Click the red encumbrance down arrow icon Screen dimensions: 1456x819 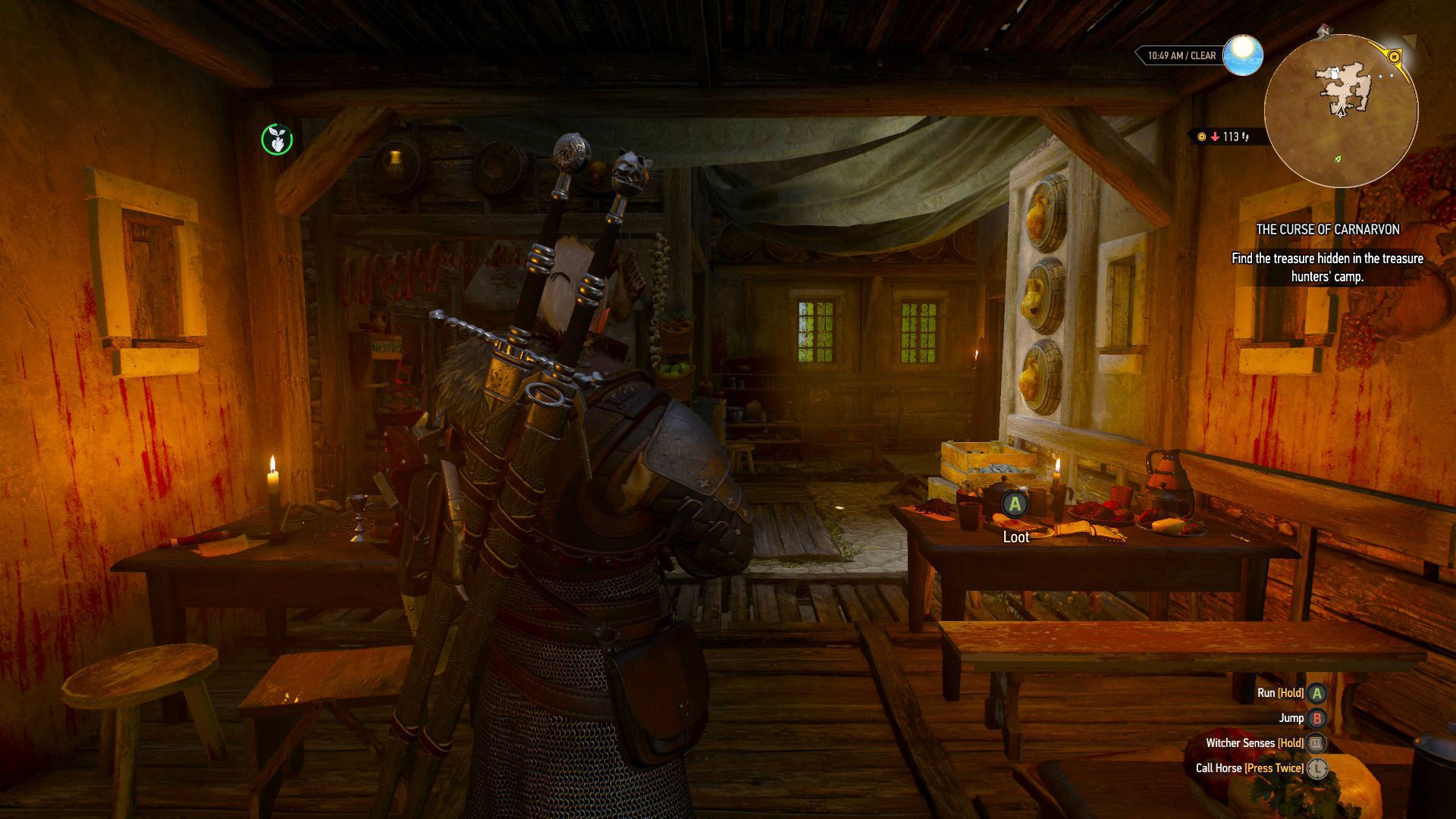pyautogui.click(x=1215, y=136)
